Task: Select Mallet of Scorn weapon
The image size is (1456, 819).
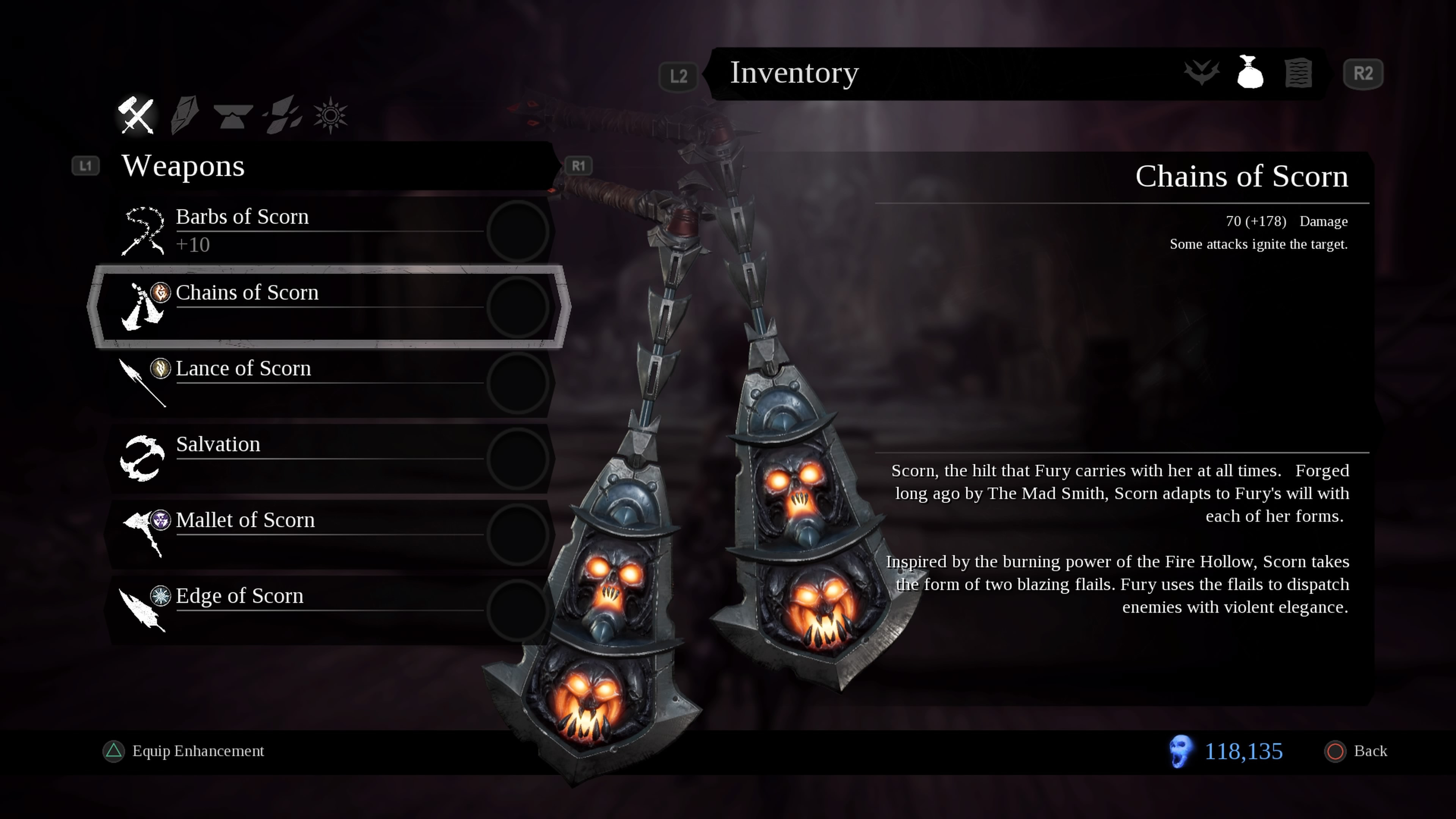Action: pos(328,533)
